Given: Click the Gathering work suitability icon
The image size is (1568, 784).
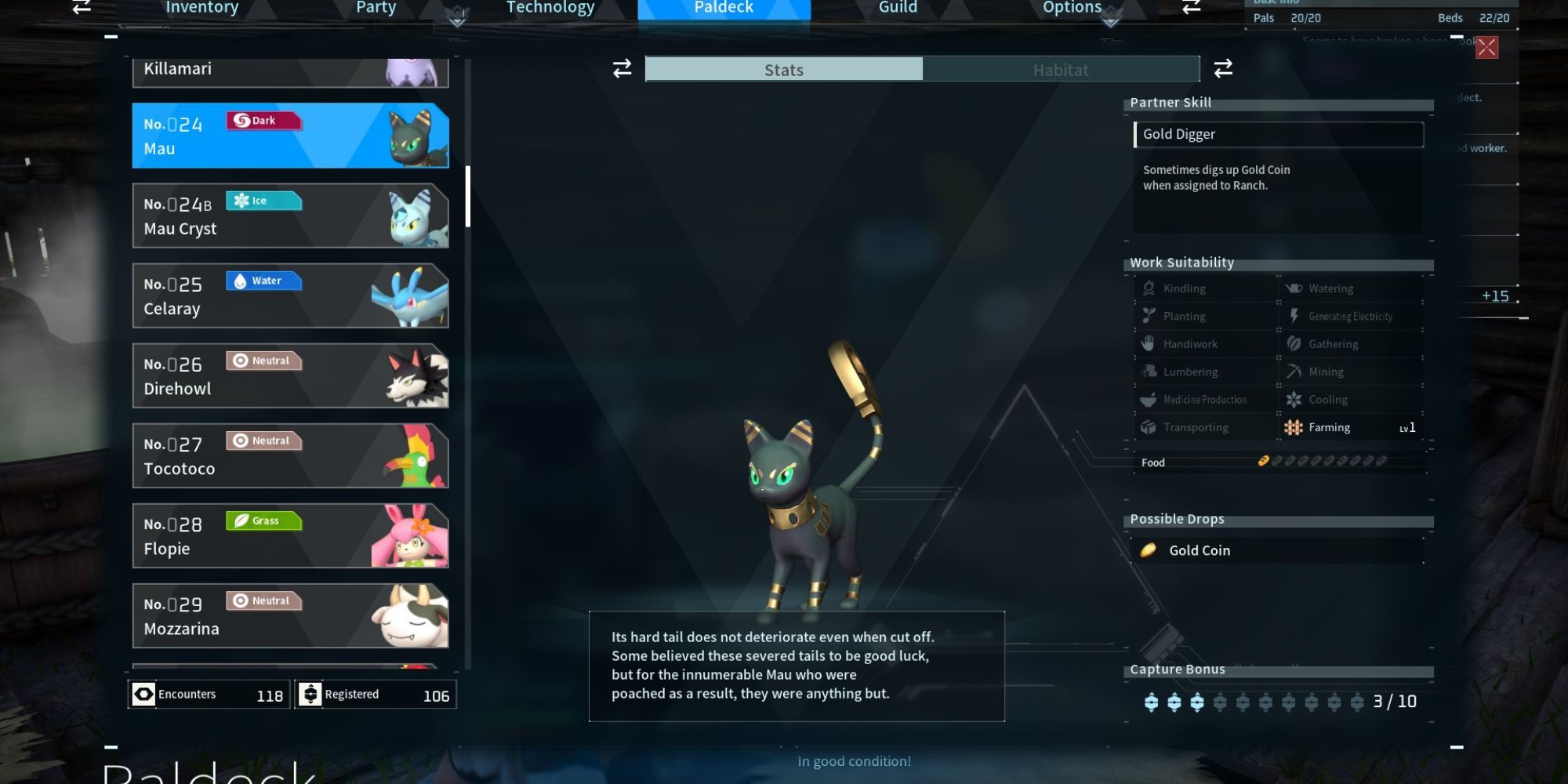Looking at the screenshot, I should point(1294,343).
